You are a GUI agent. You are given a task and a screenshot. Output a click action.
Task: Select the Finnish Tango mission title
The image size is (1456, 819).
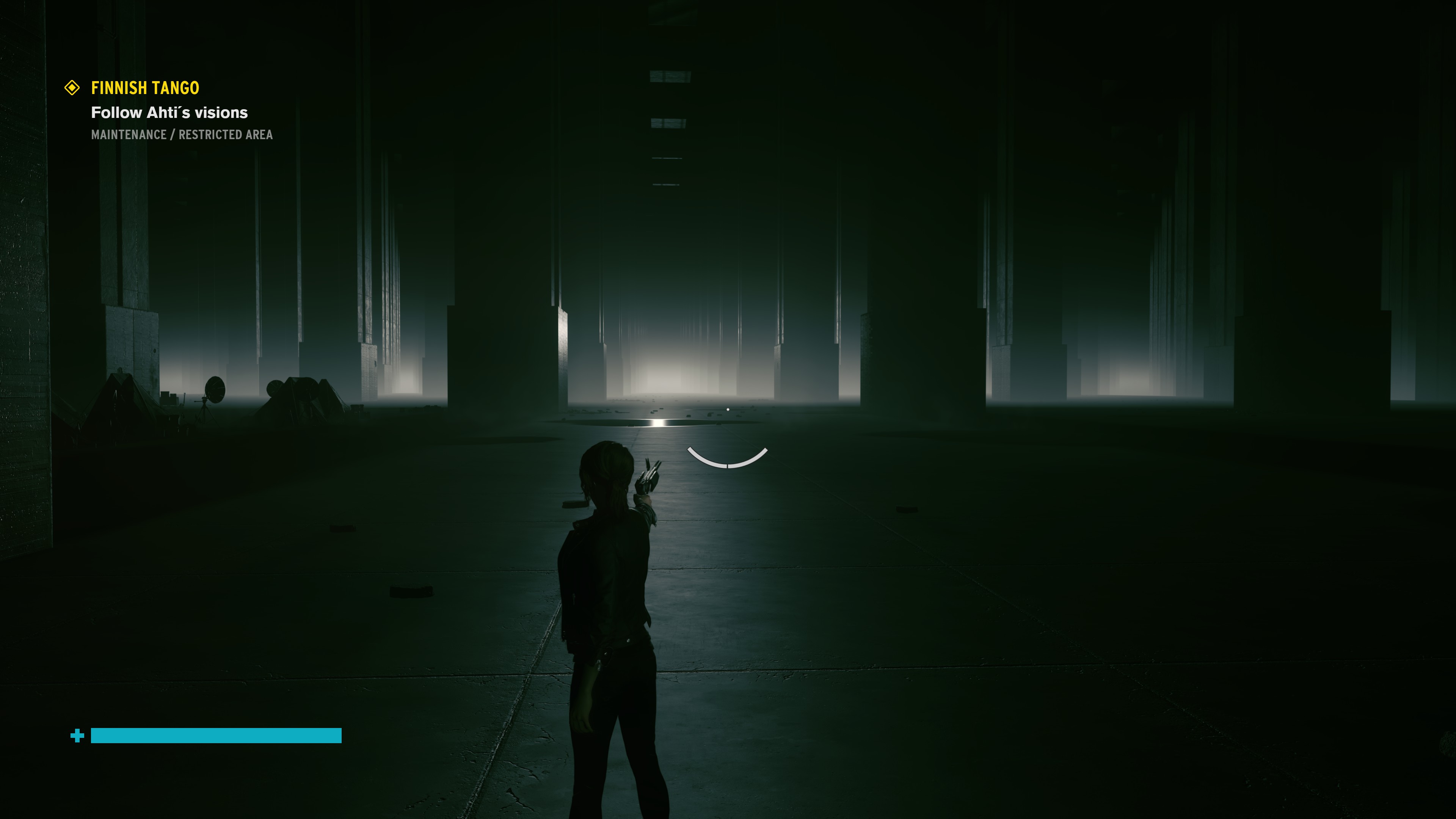(x=145, y=88)
